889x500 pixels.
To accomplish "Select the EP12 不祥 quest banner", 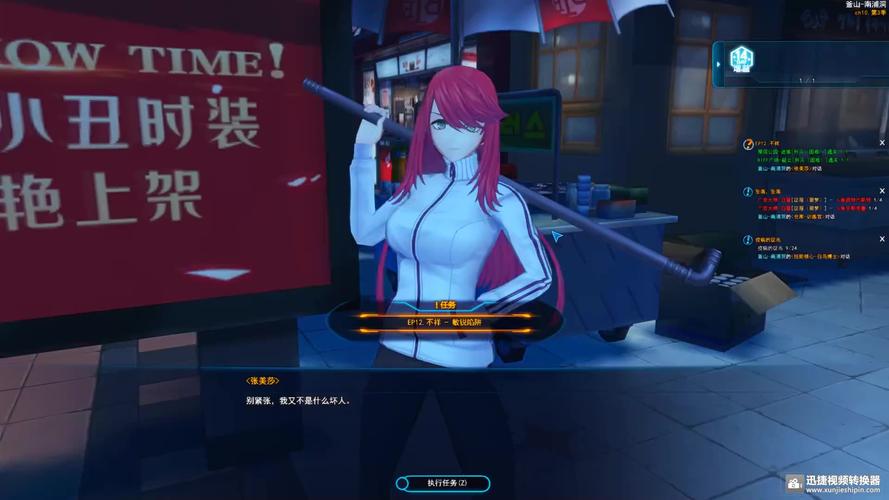I will coord(443,323).
